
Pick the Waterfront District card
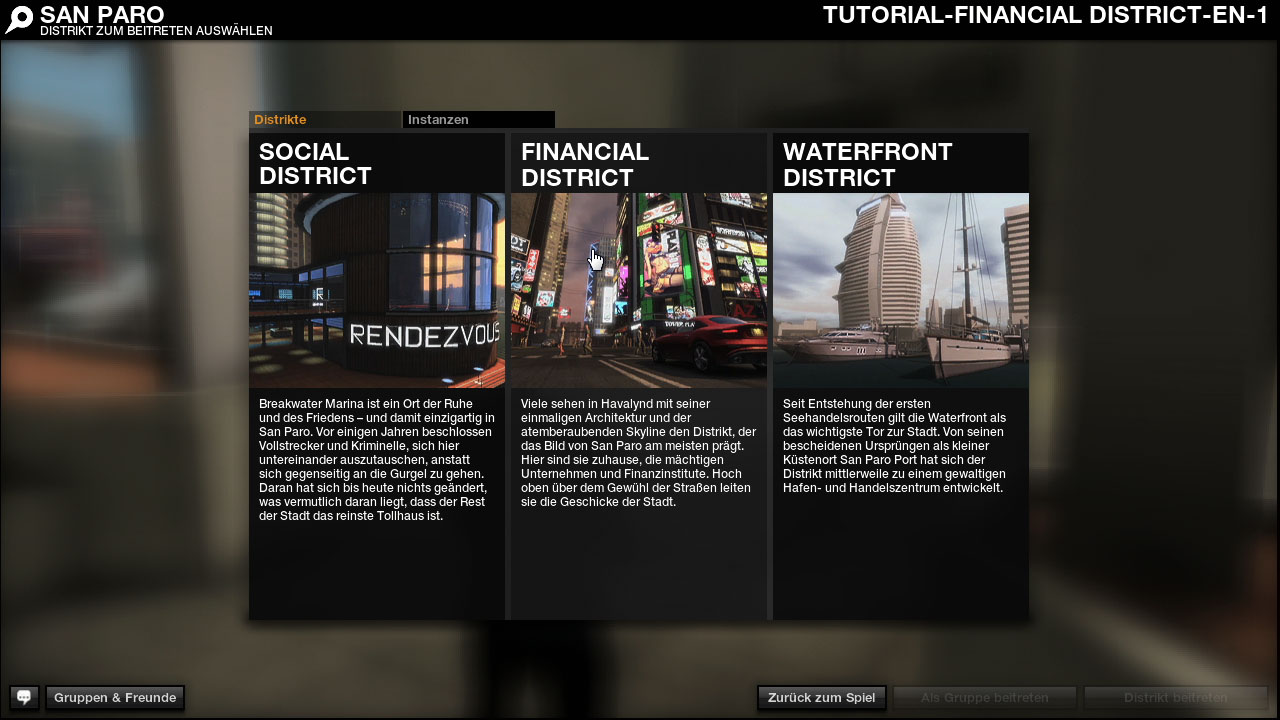[900, 290]
